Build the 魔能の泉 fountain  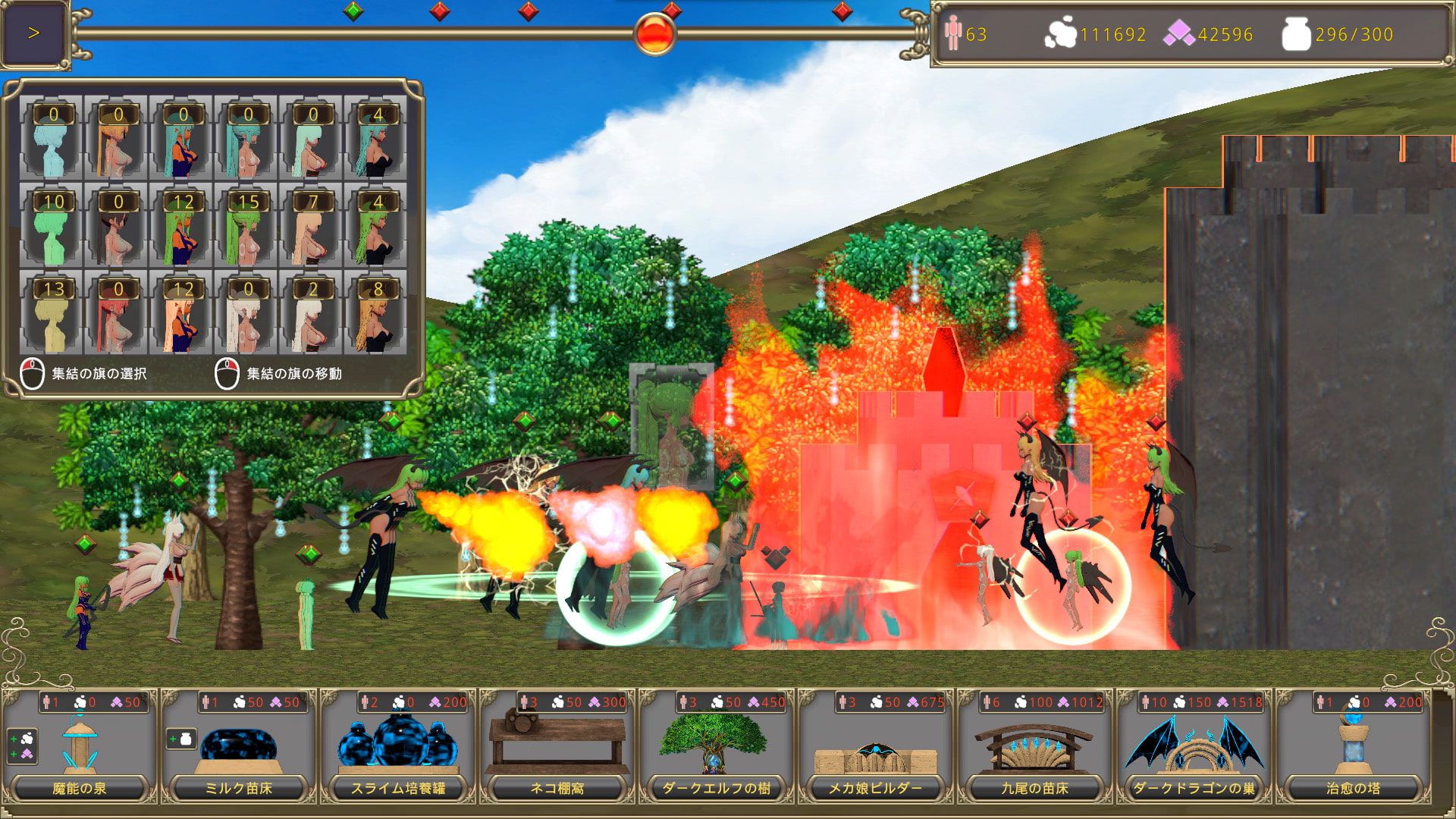[80, 747]
